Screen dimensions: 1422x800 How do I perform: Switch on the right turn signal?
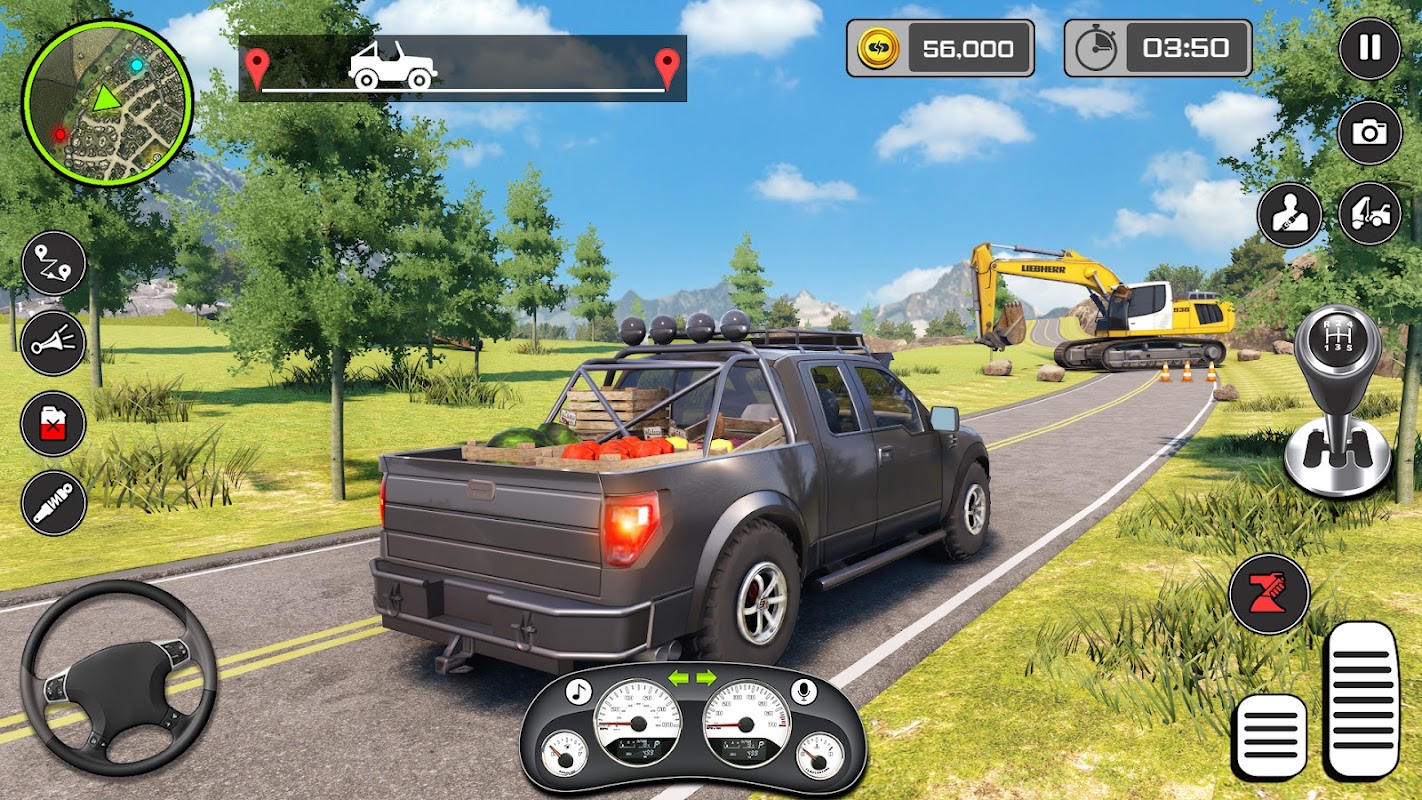tap(706, 678)
